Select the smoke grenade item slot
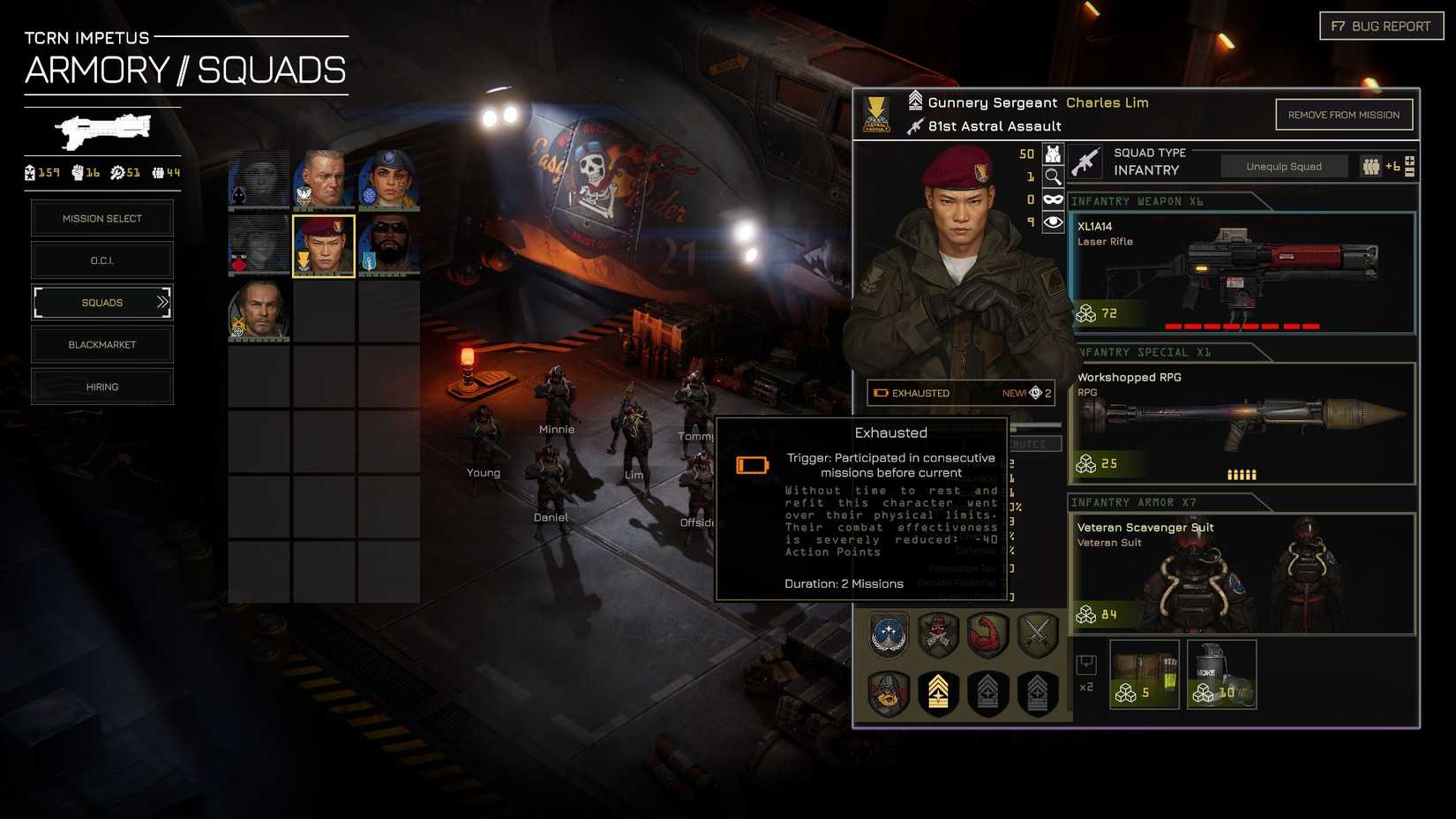This screenshot has height=819, width=1456. point(1221,674)
